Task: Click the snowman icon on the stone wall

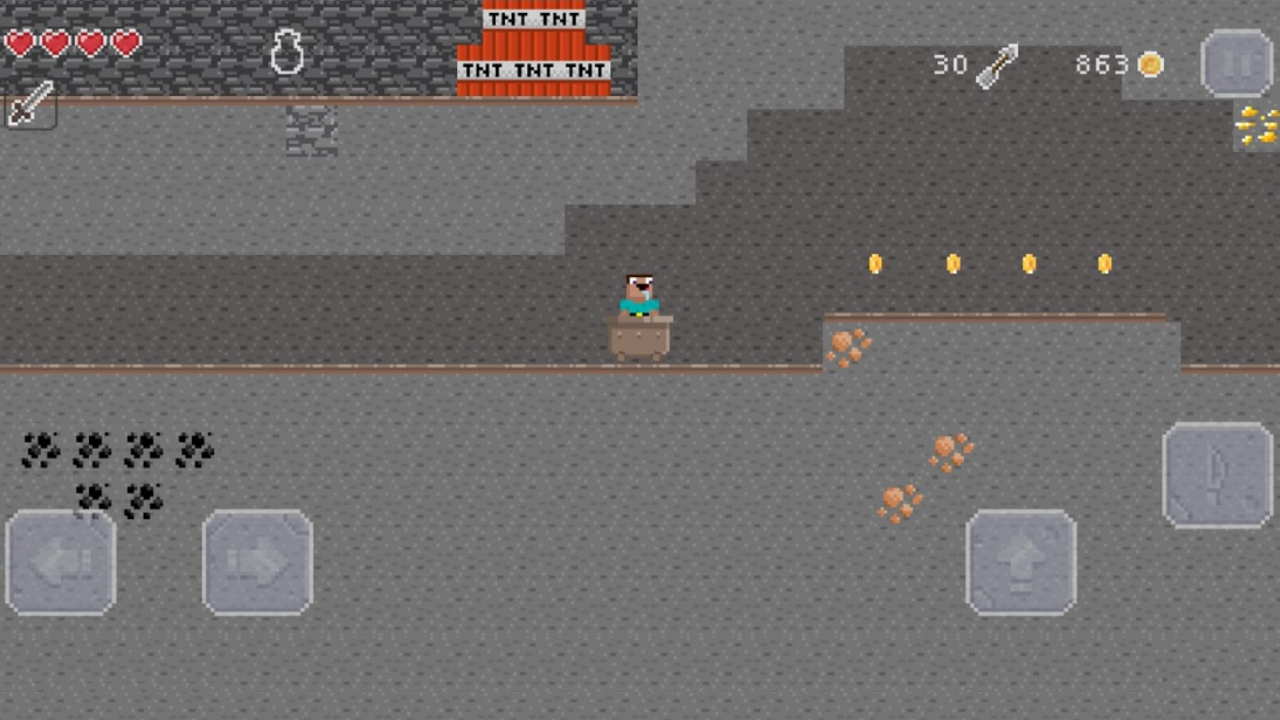Action: point(286,52)
